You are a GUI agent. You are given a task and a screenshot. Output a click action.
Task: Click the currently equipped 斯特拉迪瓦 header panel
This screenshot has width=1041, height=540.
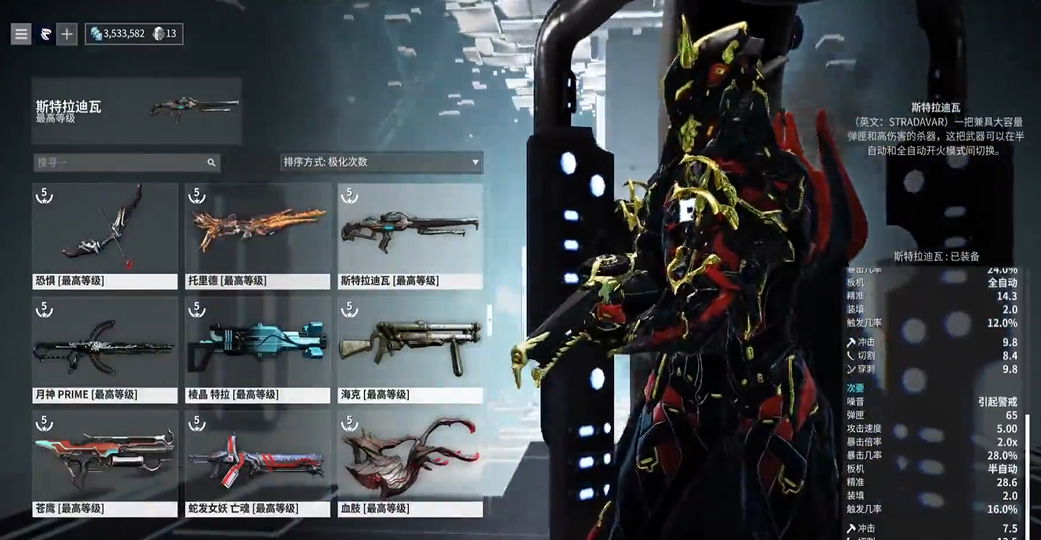tap(136, 111)
